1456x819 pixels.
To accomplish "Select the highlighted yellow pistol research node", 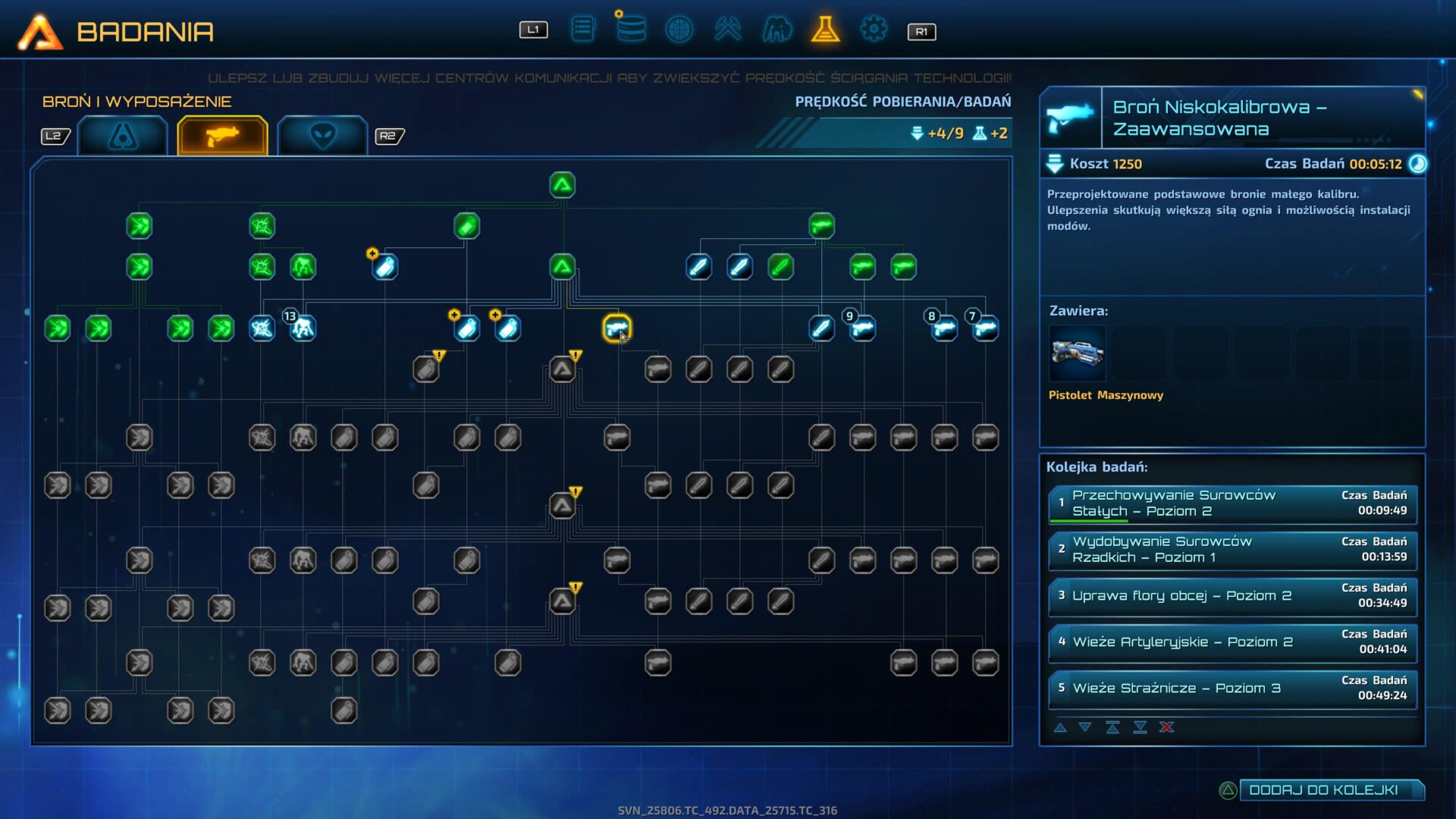I will point(617,328).
